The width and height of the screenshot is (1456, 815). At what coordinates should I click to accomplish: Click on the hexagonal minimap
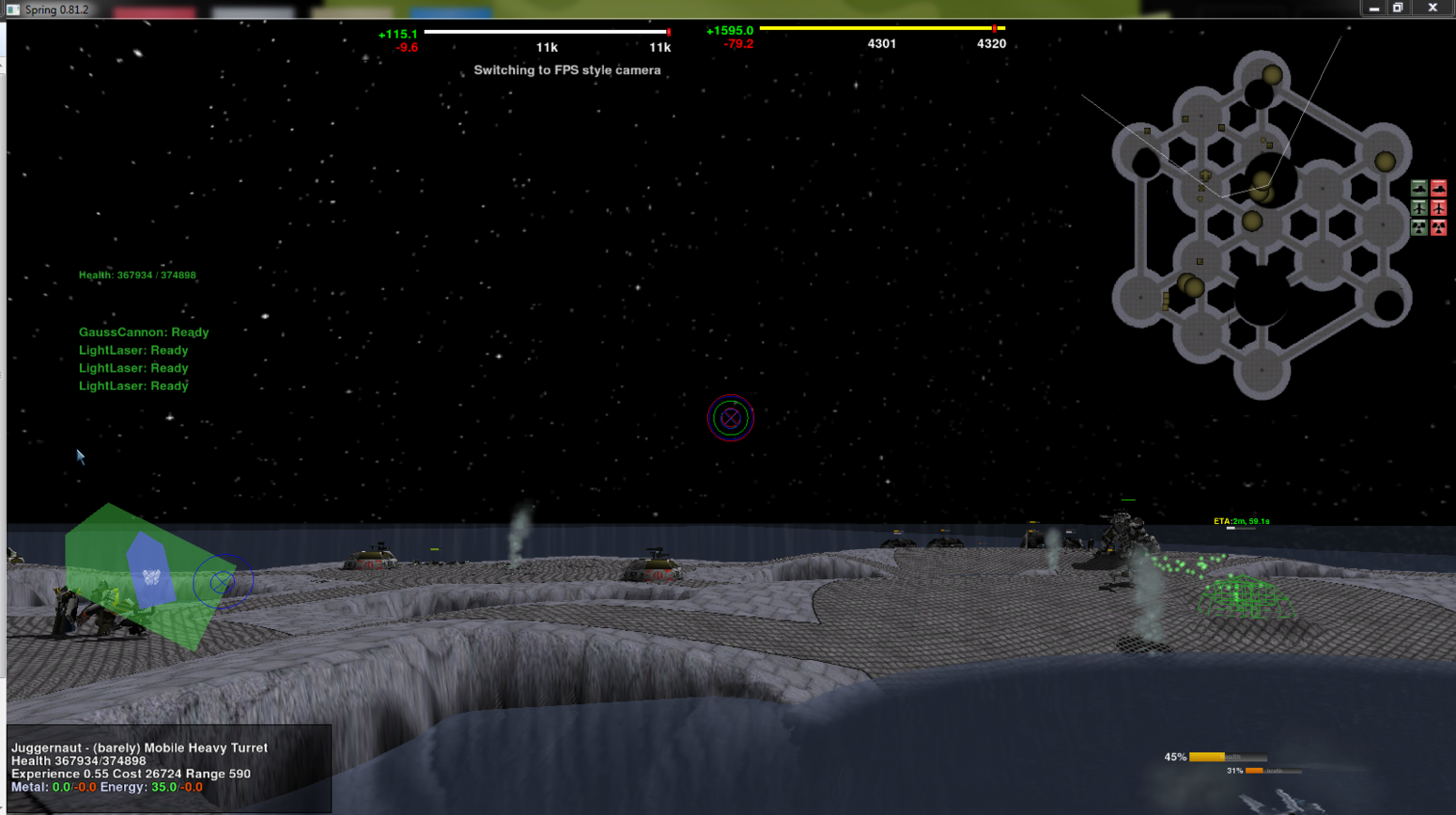(x=1262, y=225)
